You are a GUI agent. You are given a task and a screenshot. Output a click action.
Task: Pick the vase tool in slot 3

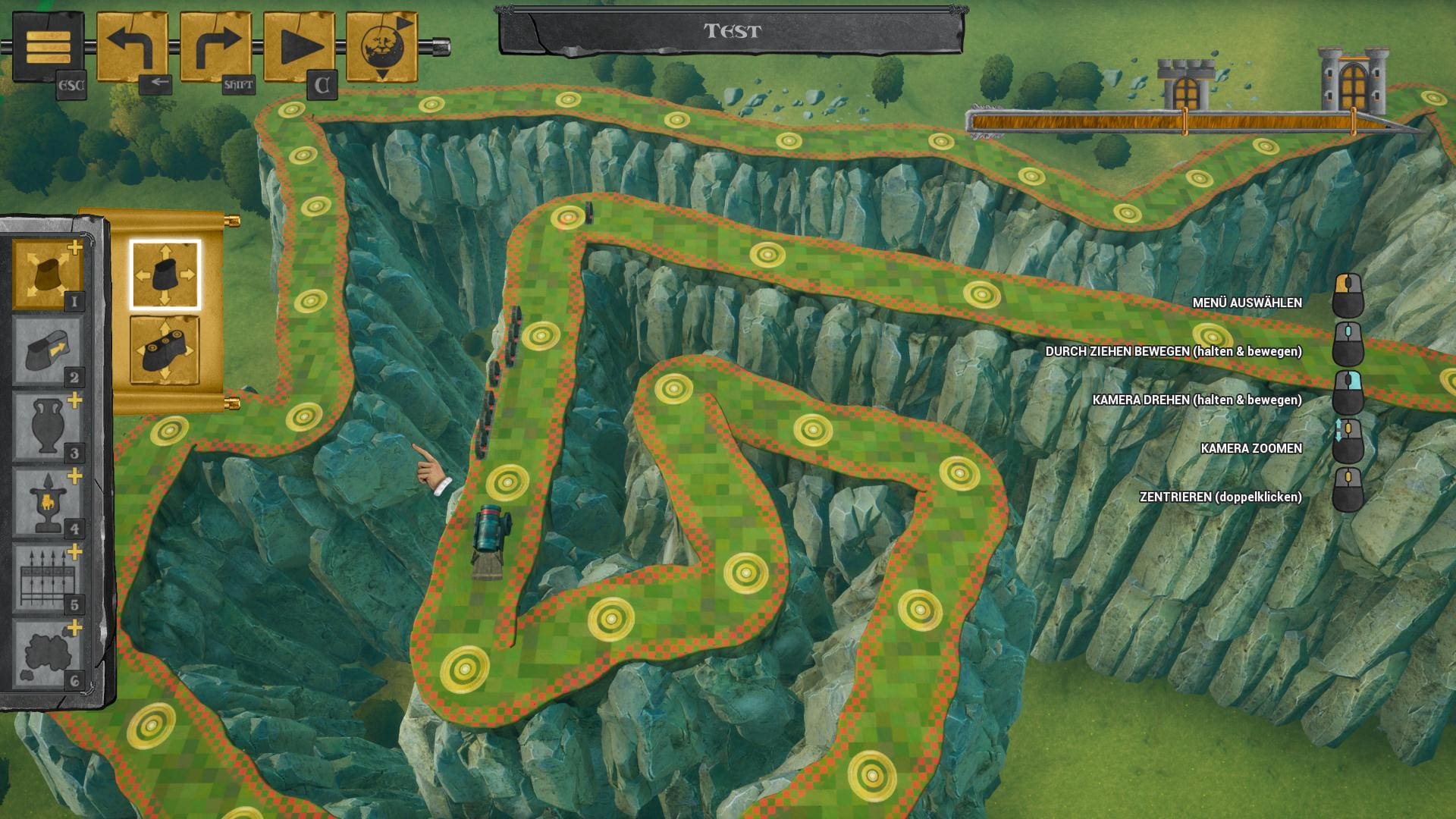[x=47, y=427]
